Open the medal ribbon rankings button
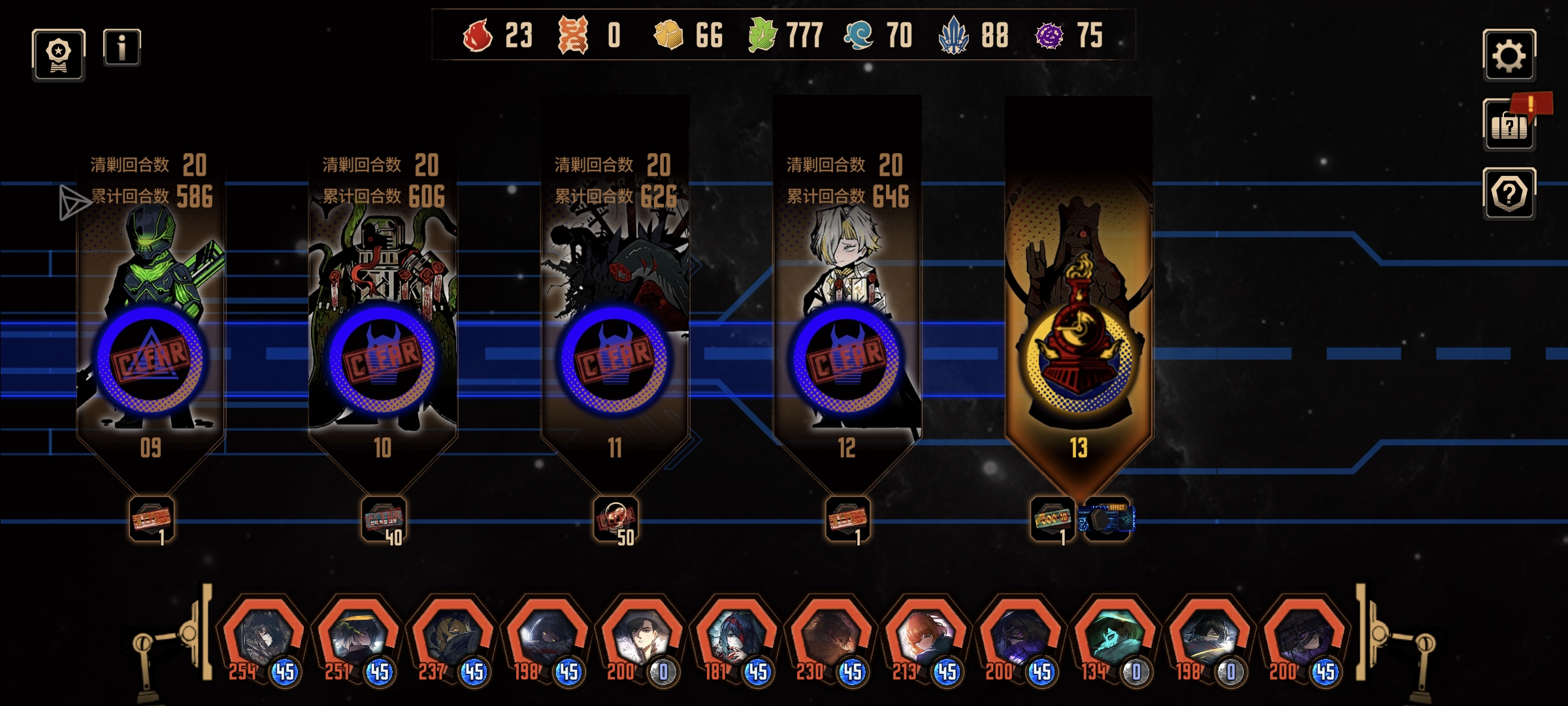The width and height of the screenshot is (1568, 706). [59, 55]
